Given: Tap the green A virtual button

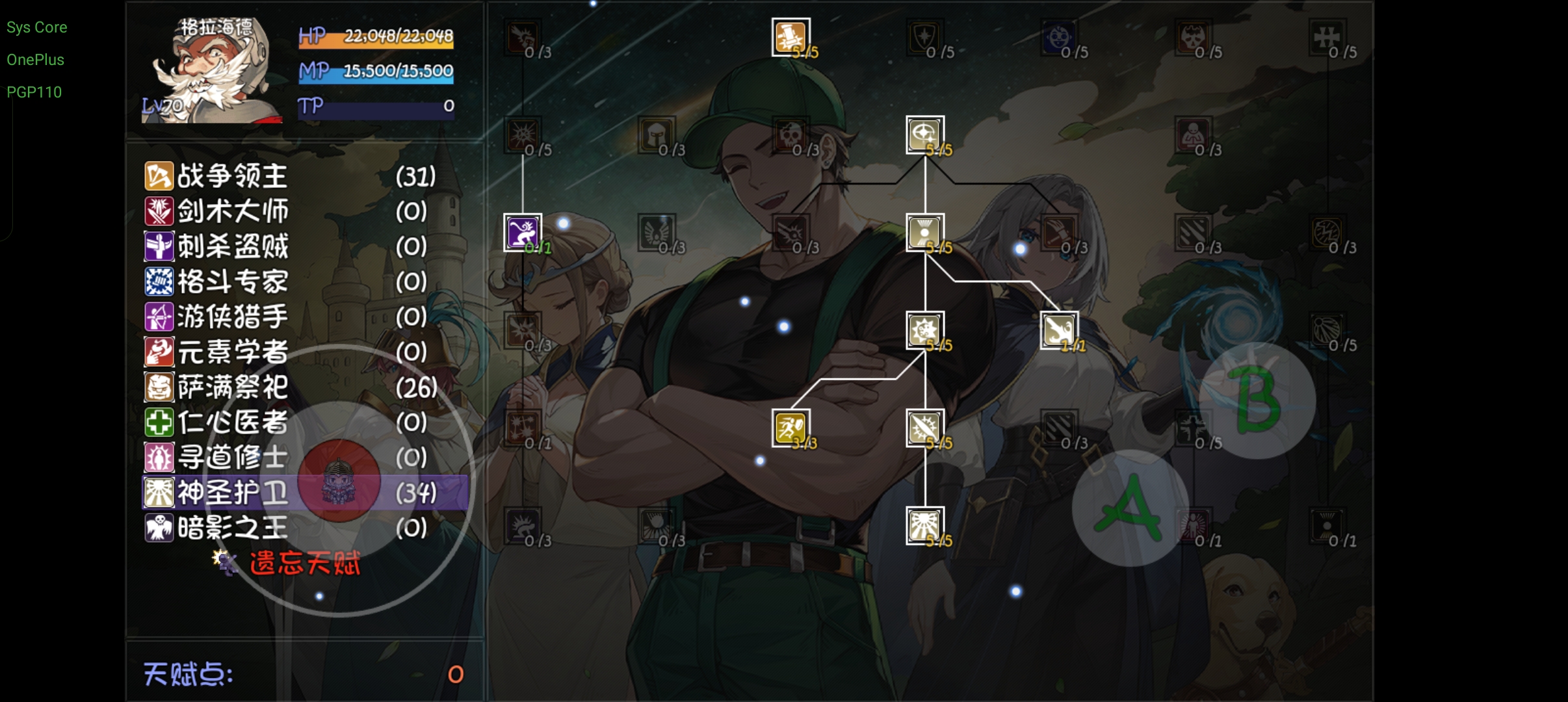Looking at the screenshot, I should click(x=1130, y=508).
